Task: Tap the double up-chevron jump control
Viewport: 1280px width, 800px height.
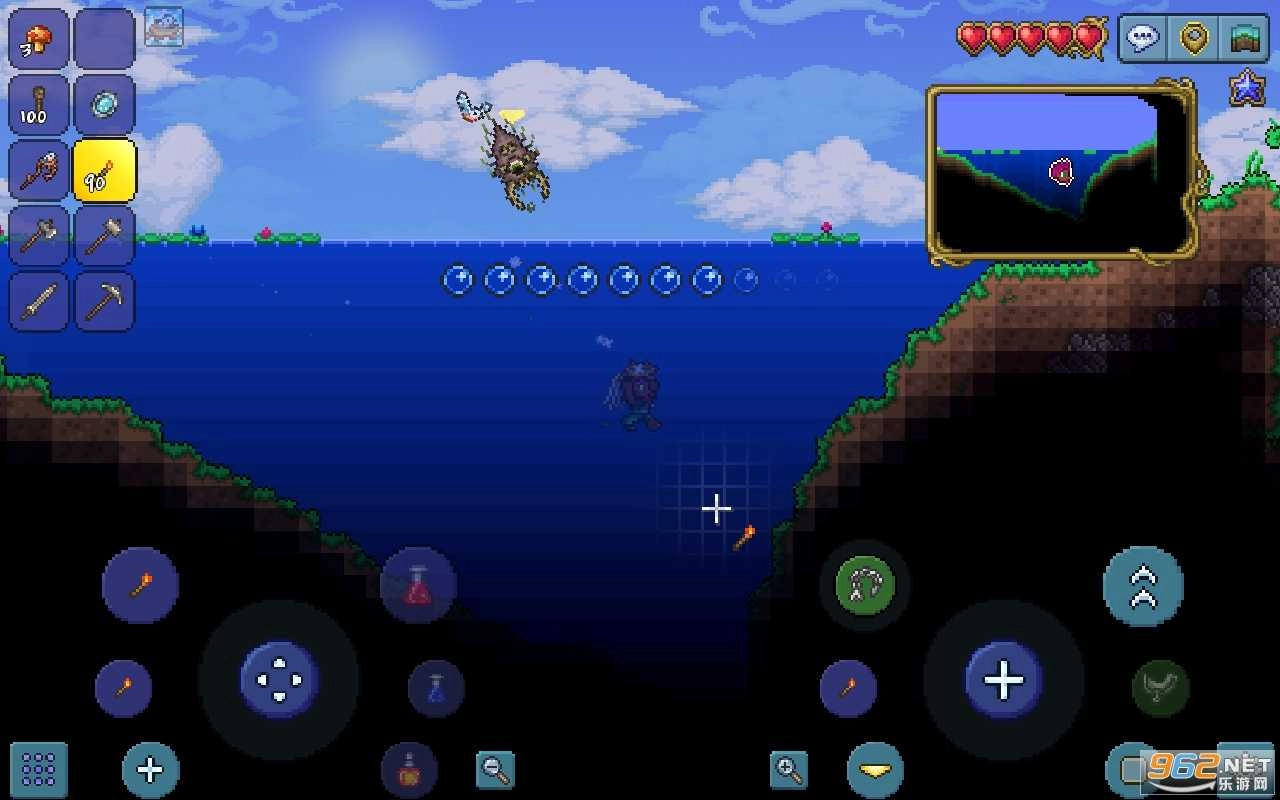Action: 1143,587
